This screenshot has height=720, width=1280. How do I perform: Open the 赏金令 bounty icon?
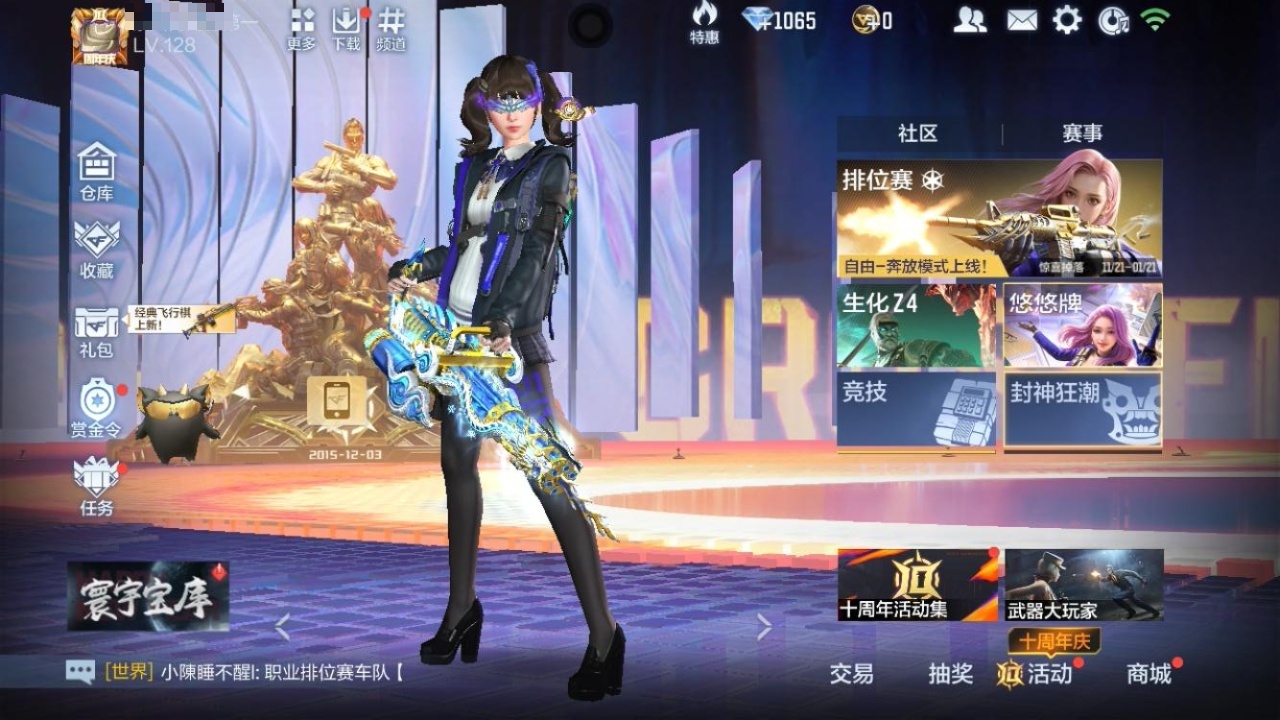tap(95, 398)
